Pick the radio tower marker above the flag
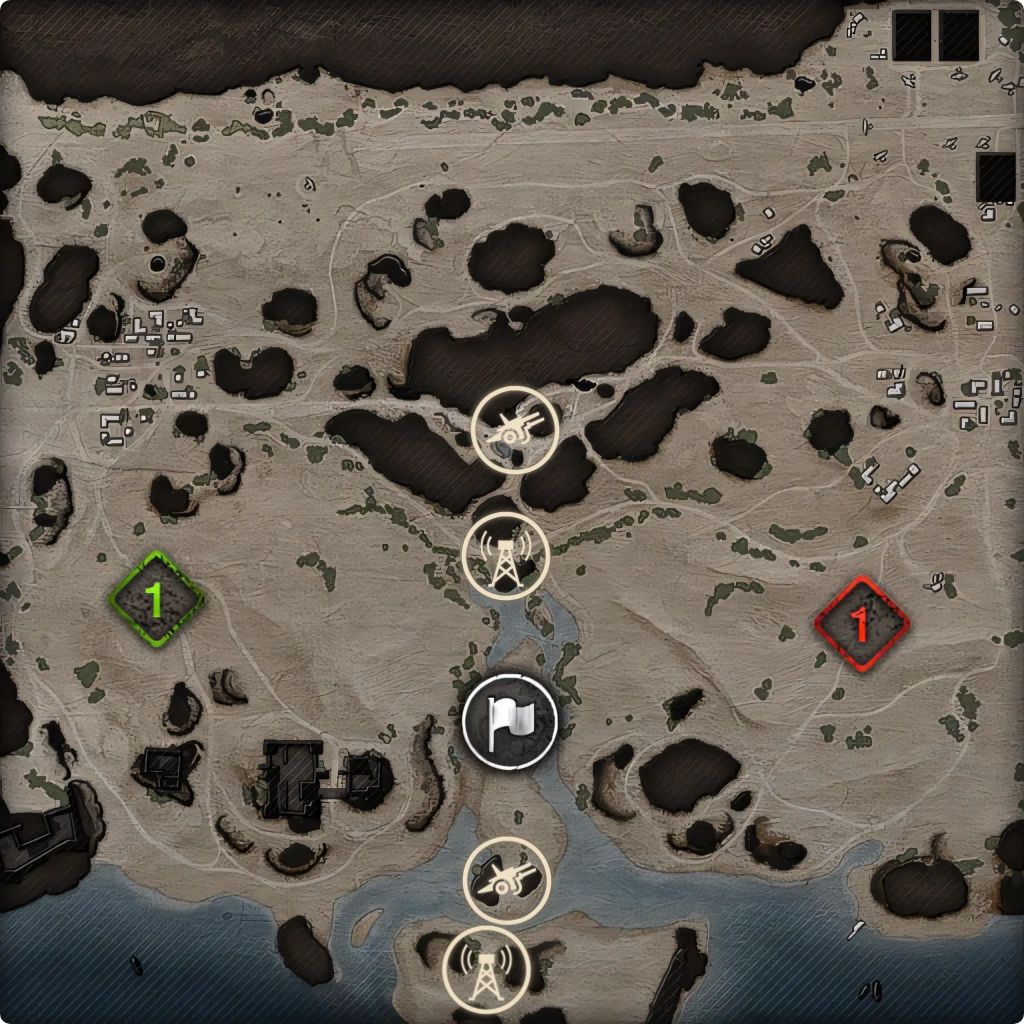The width and height of the screenshot is (1024, 1024). pos(507,556)
